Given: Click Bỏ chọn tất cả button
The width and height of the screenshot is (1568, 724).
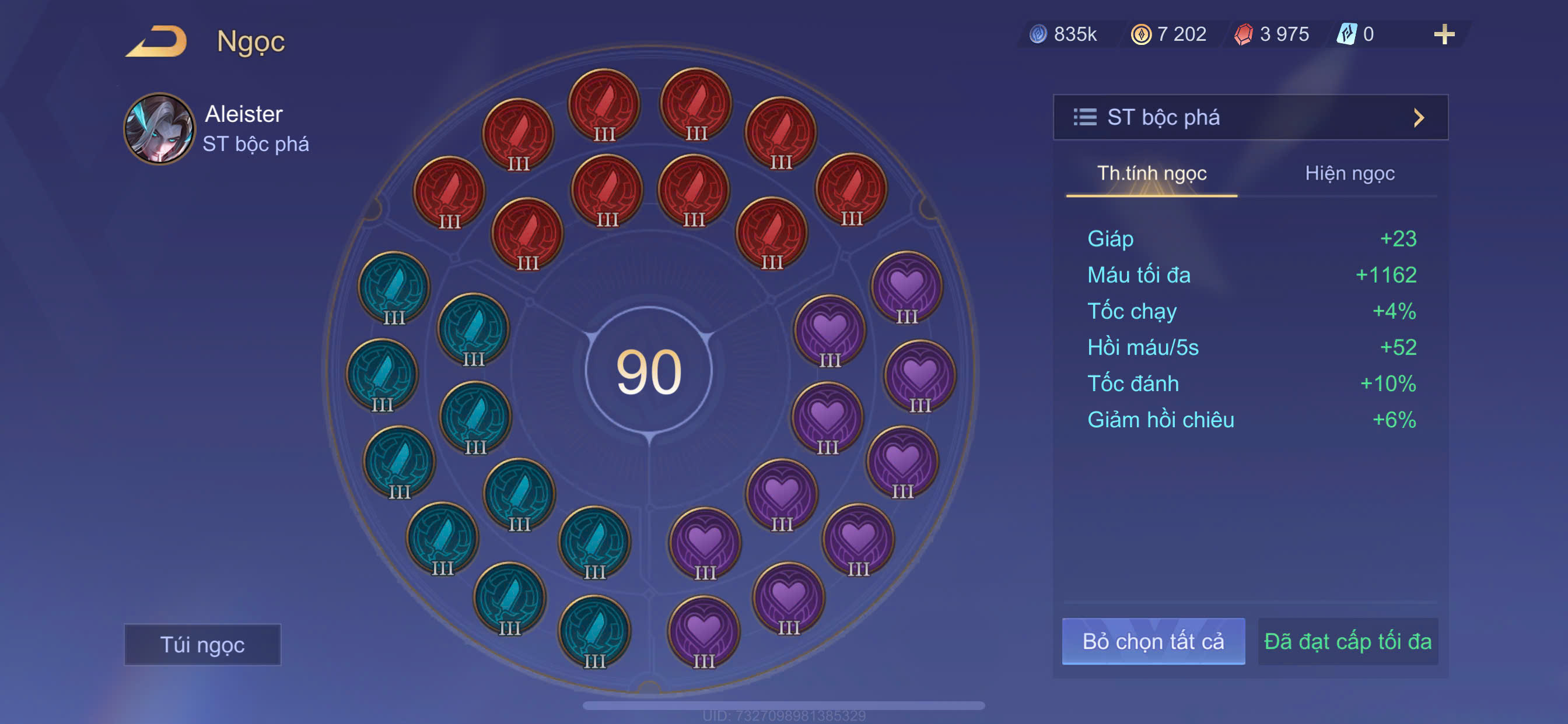Looking at the screenshot, I should [1153, 641].
